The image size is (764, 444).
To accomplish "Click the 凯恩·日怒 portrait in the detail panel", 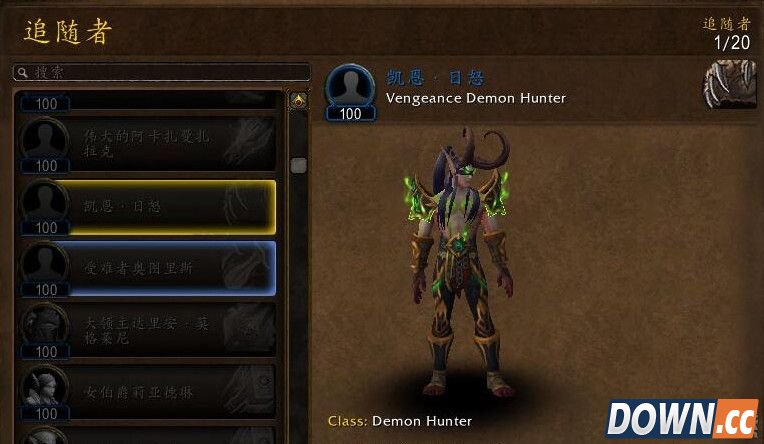I will (350, 87).
